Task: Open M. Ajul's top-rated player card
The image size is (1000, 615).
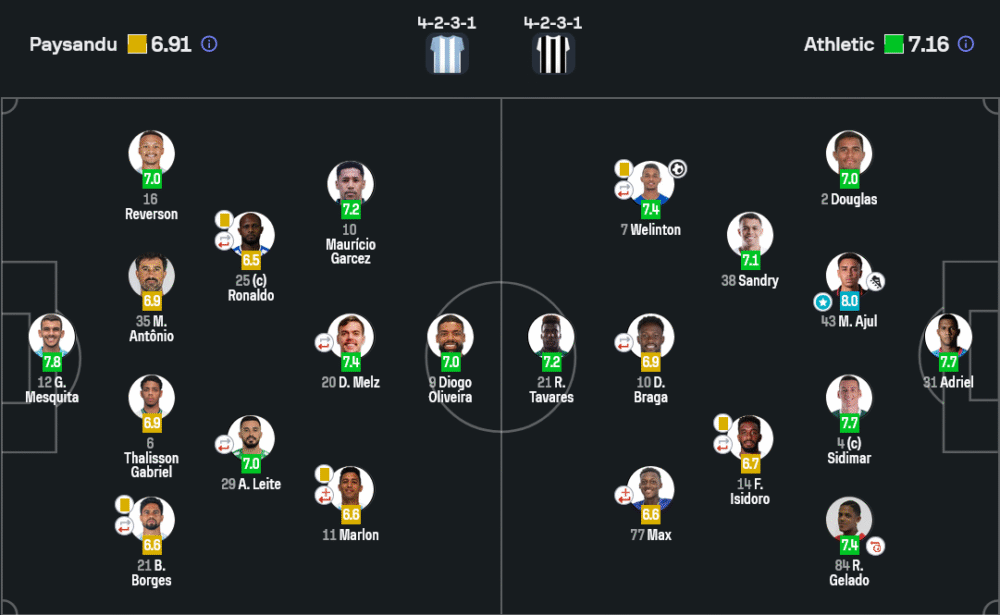Action: (849, 276)
